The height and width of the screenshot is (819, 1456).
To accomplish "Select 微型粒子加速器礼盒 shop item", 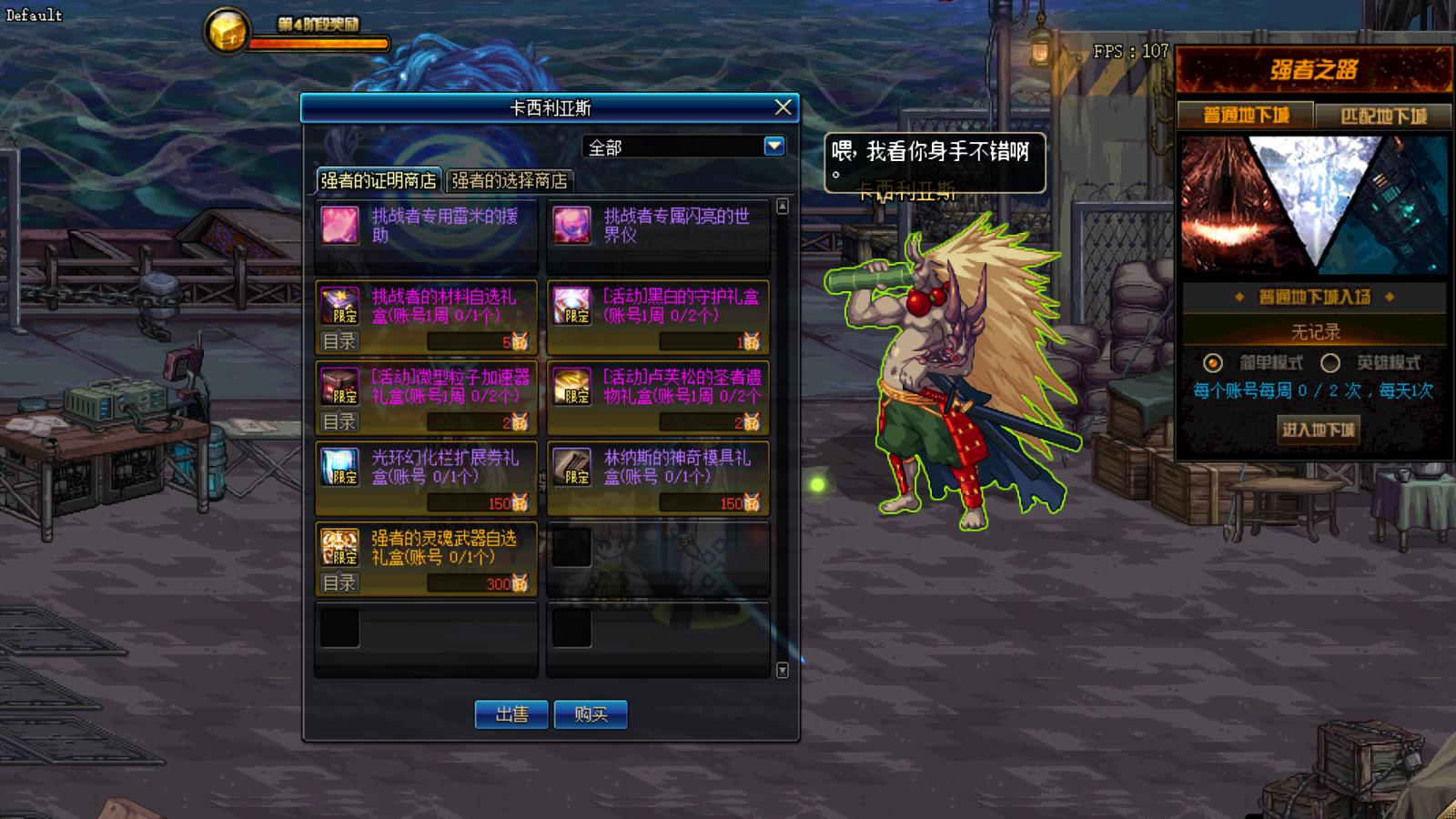I will tap(426, 387).
